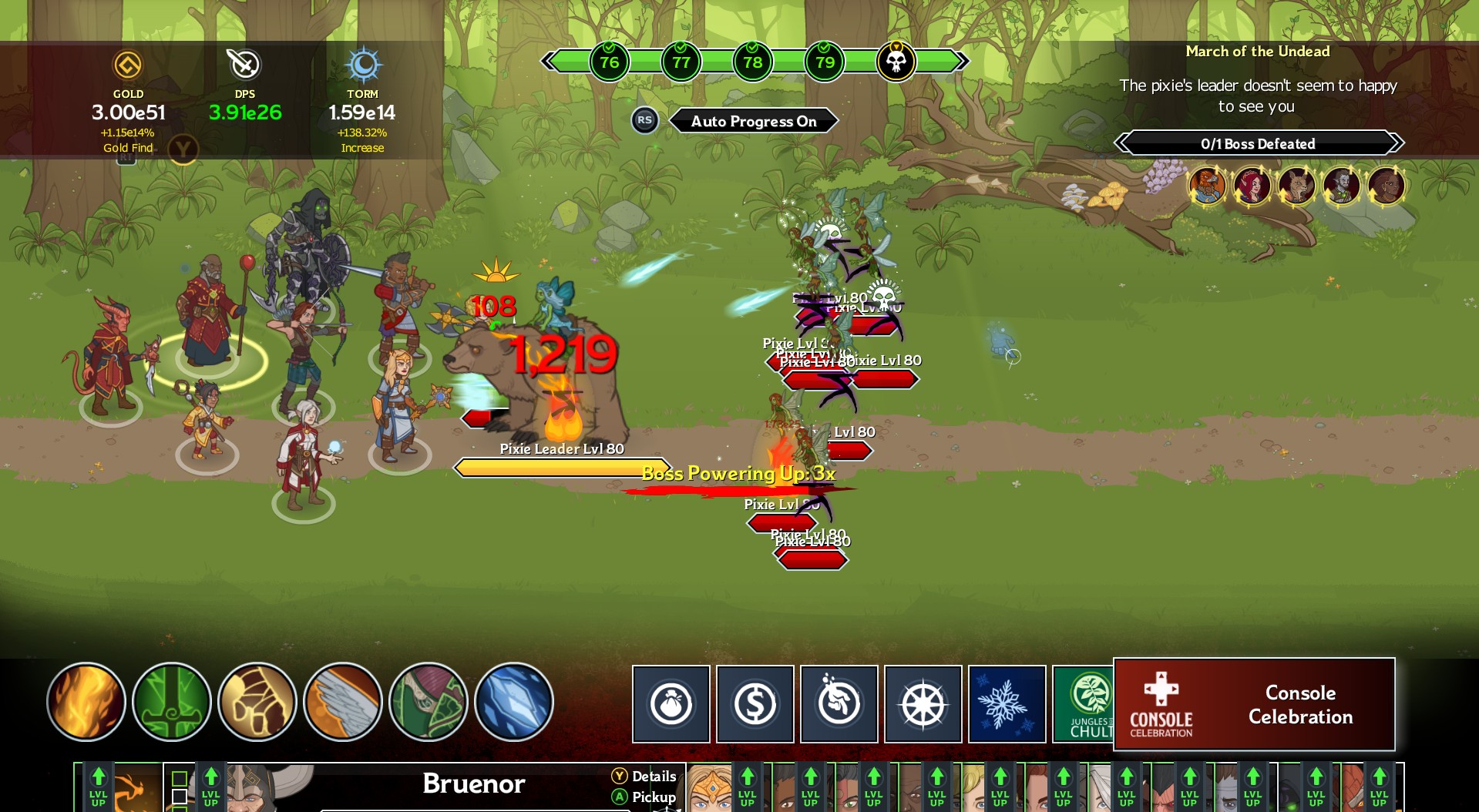Viewport: 1479px width, 812px height.
Task: Select zone 78 on the progress bar
Action: point(752,61)
